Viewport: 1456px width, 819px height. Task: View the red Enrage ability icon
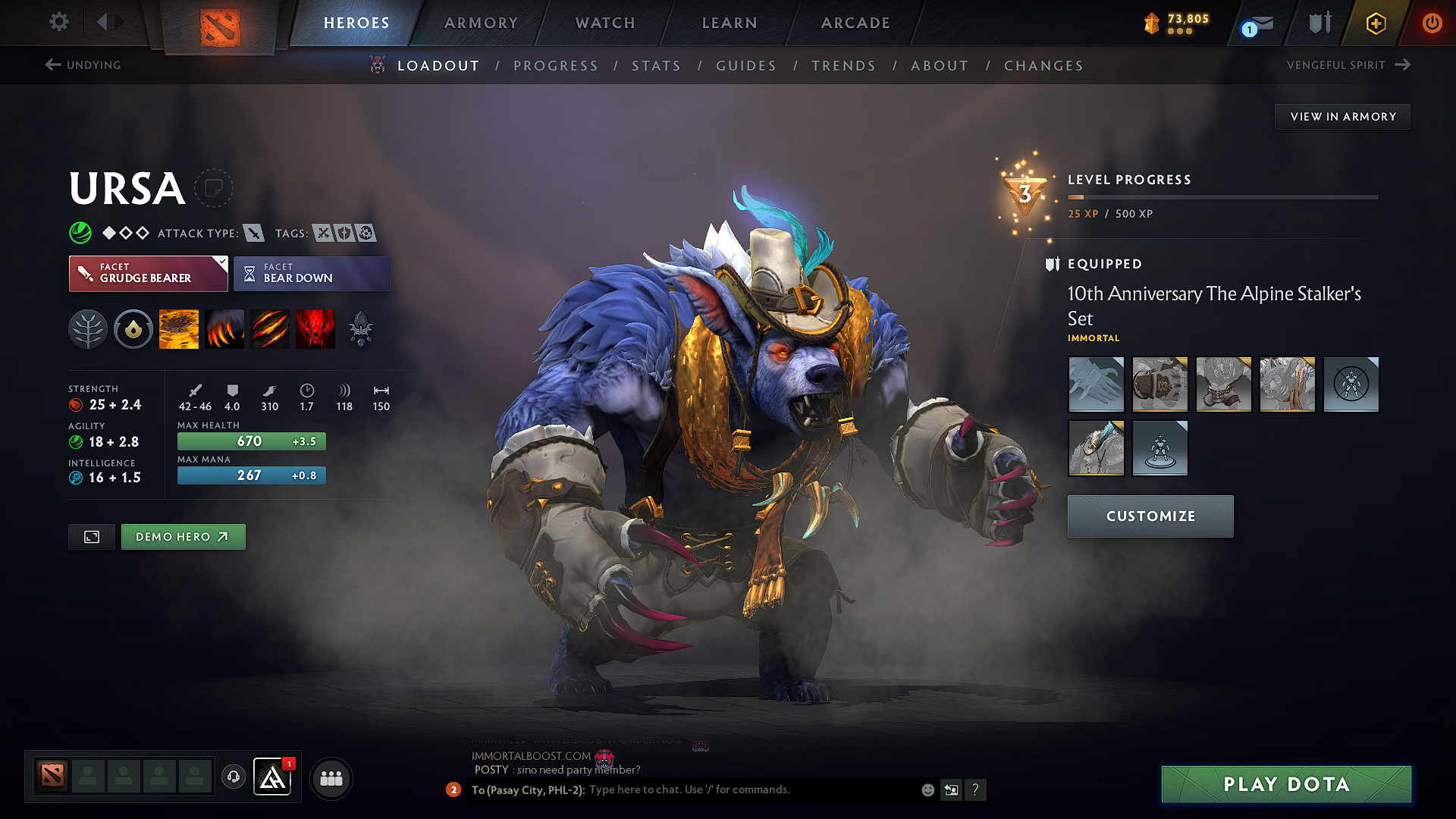[315, 328]
